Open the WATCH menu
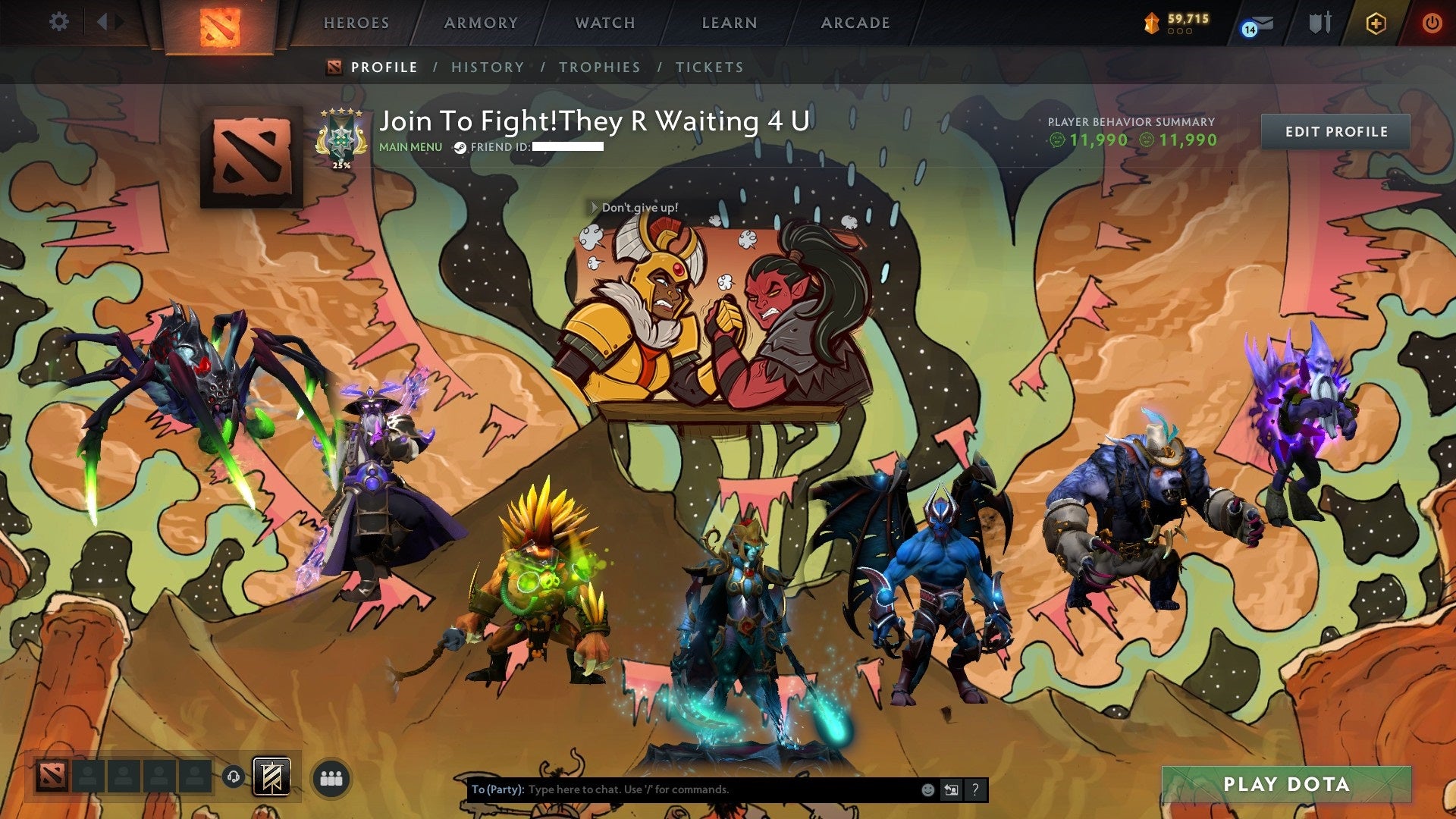1456x819 pixels. point(604,24)
